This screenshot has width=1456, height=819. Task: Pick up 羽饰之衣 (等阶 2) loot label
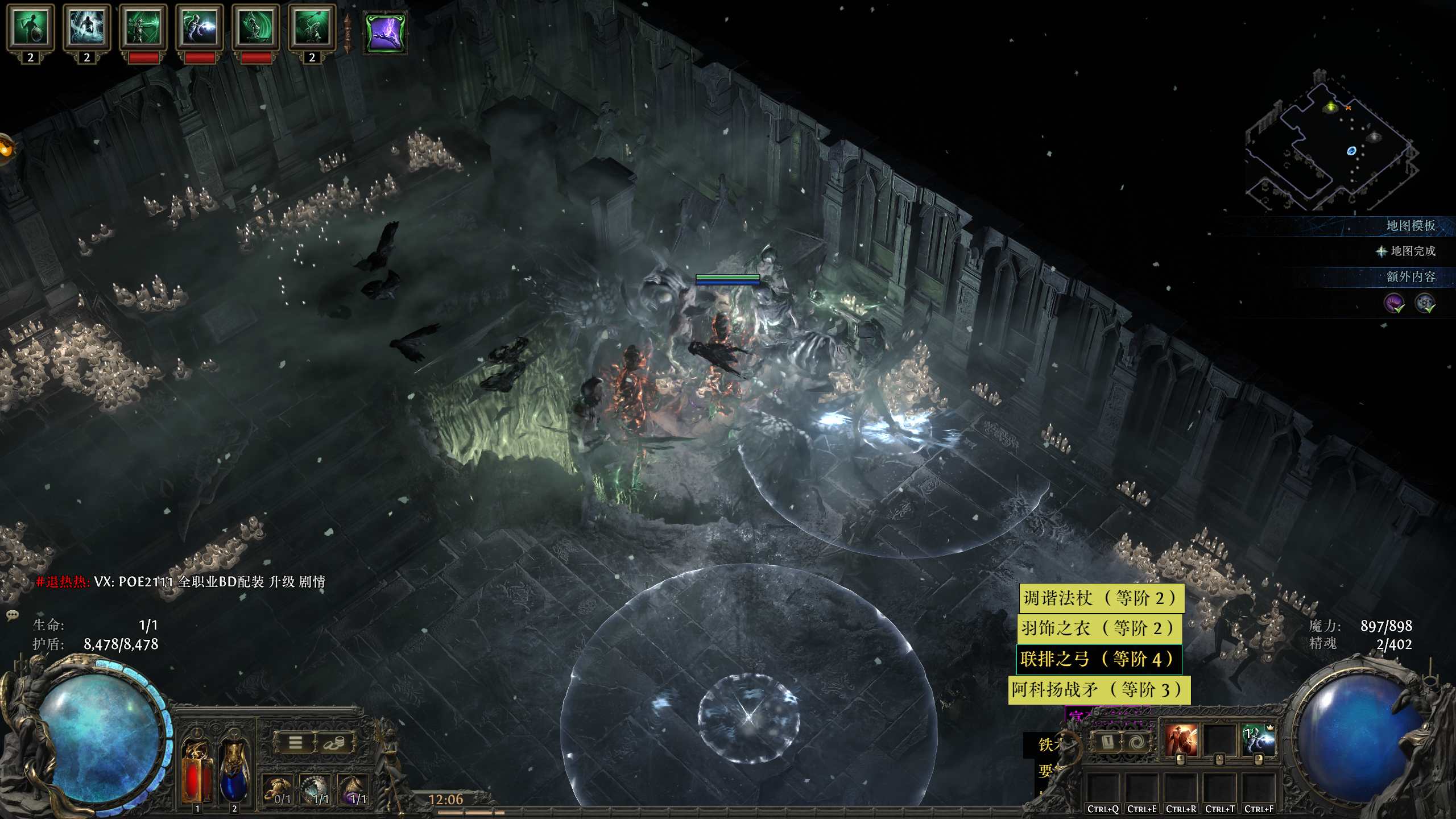(x=1099, y=628)
